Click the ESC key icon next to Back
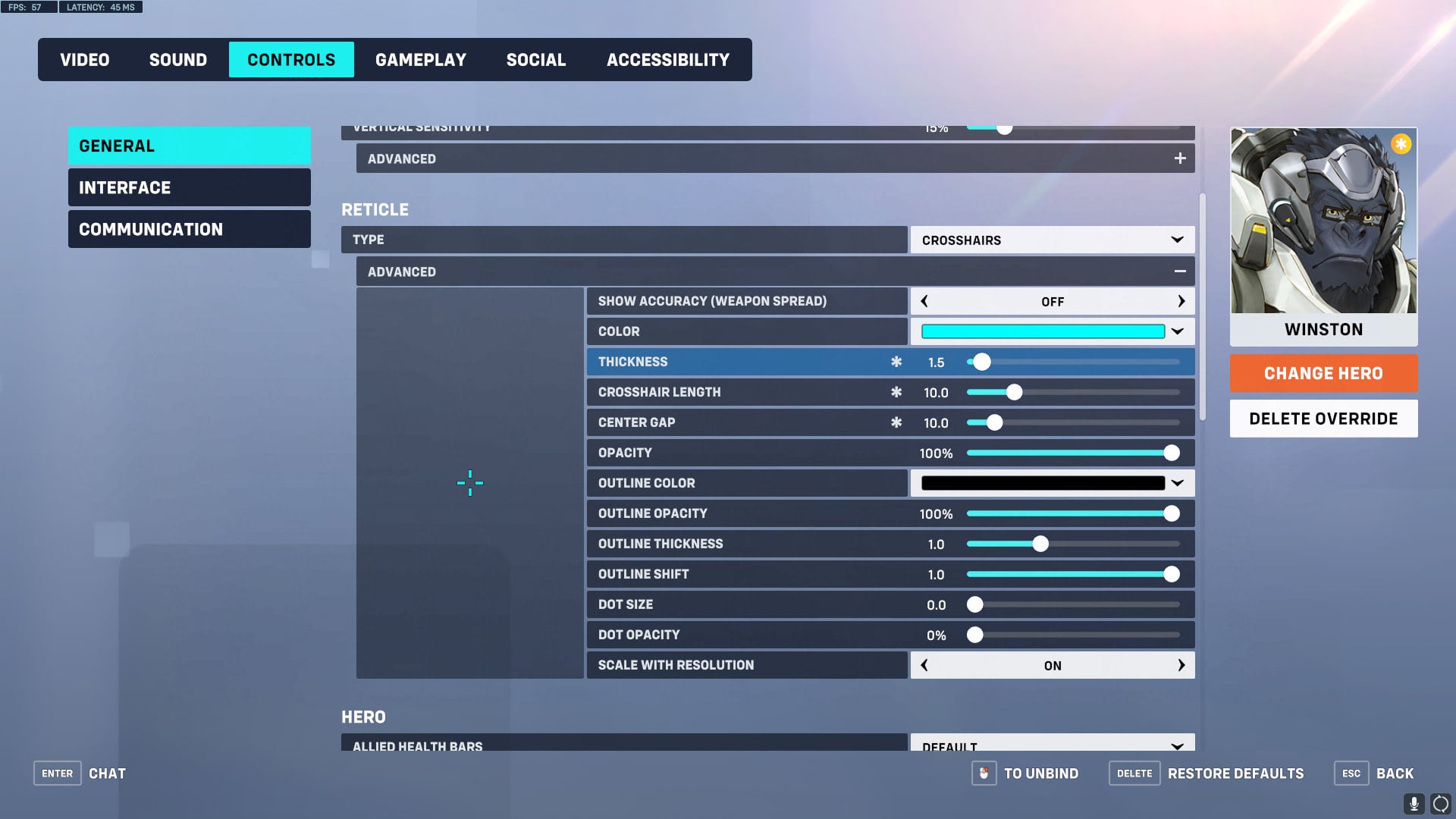Screen dimensions: 1456x819 pyautogui.click(x=1351, y=773)
